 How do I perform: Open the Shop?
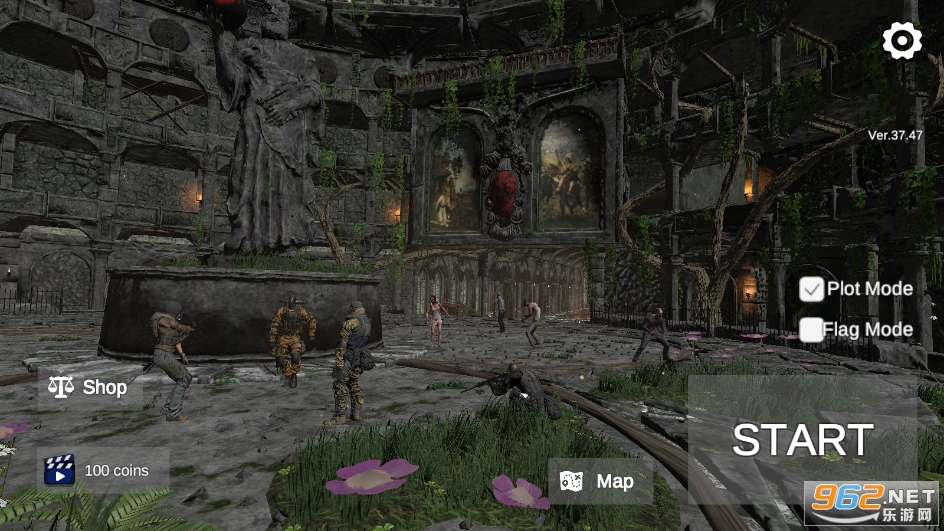90,388
